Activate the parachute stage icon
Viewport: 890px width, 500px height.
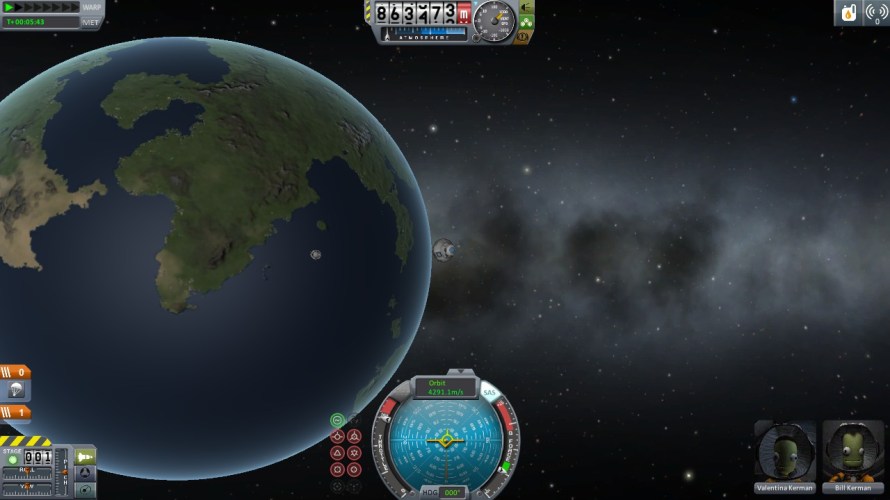coord(18,390)
